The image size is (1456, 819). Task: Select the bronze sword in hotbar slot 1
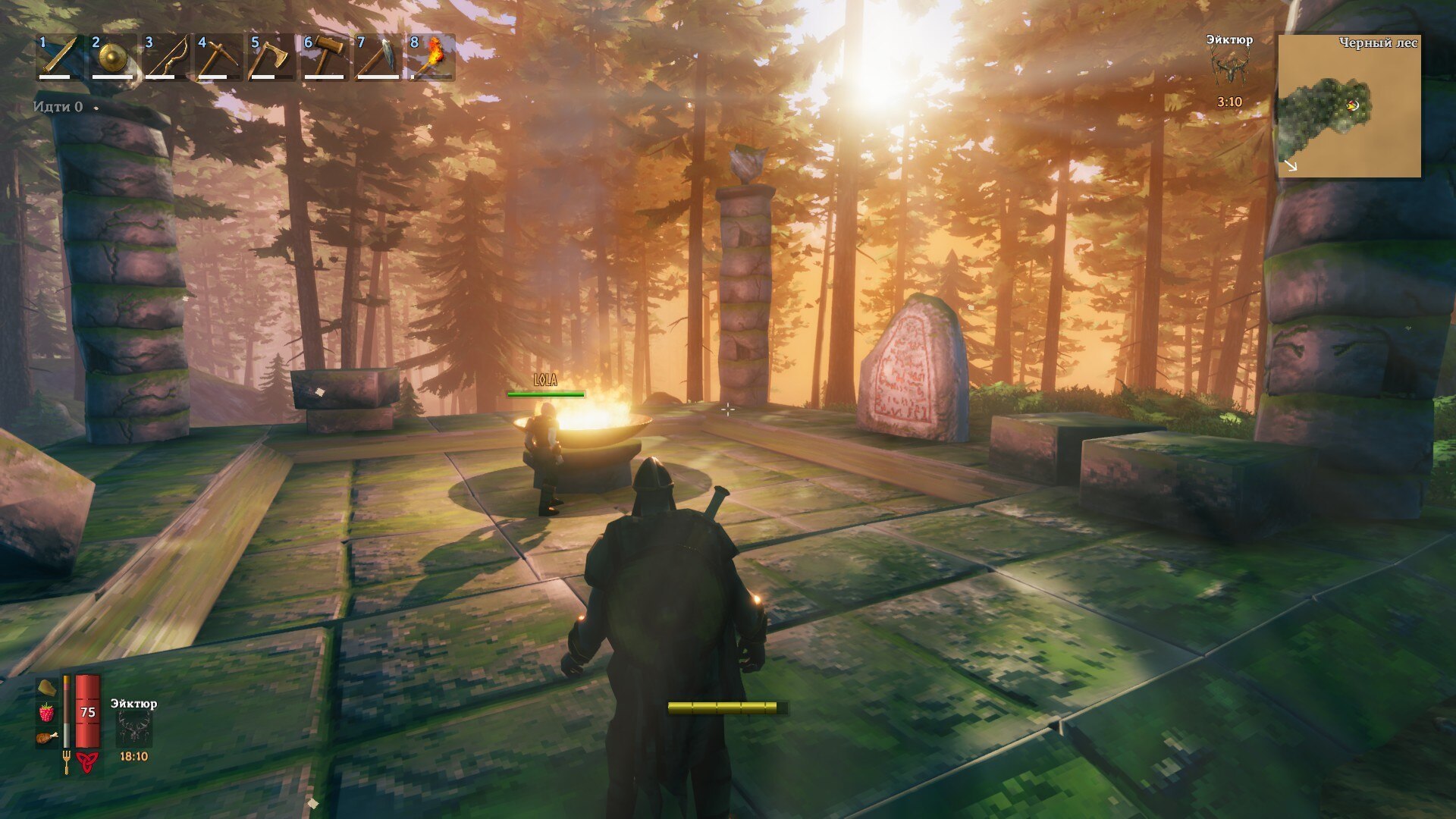pyautogui.click(x=61, y=57)
